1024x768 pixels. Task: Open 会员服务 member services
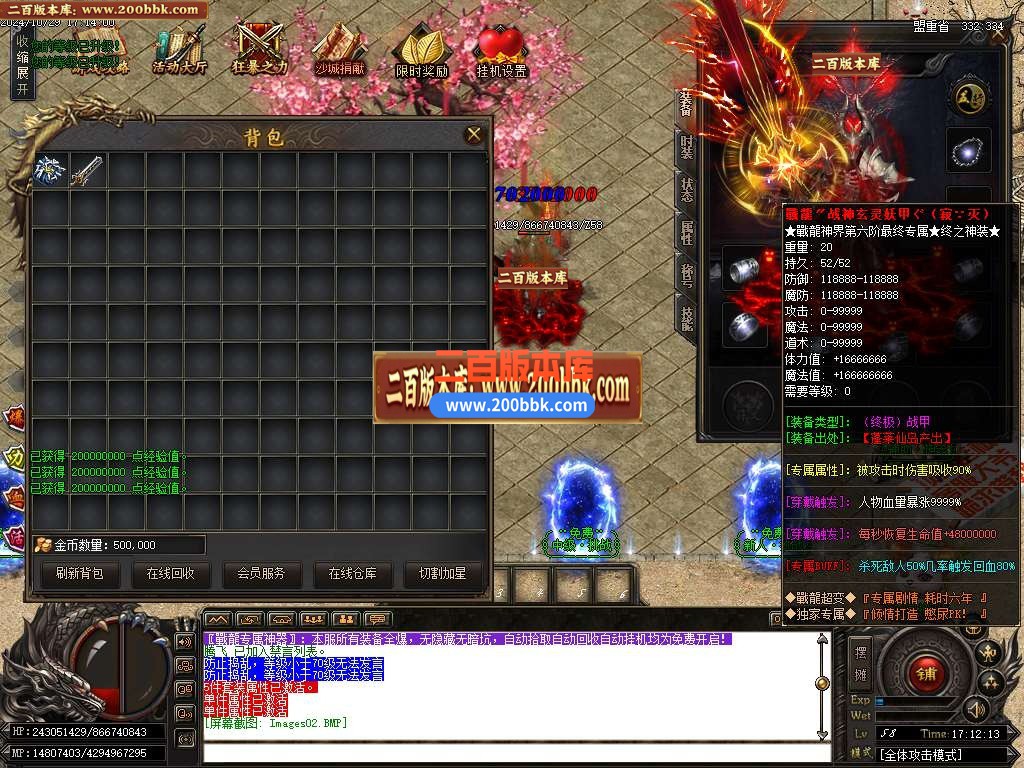coord(261,574)
